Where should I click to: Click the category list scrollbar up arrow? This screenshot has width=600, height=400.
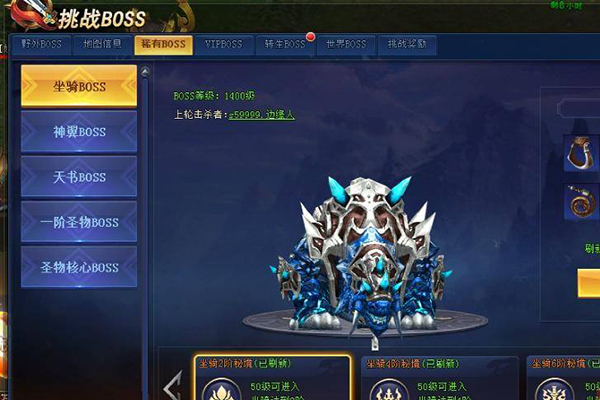tap(146, 72)
